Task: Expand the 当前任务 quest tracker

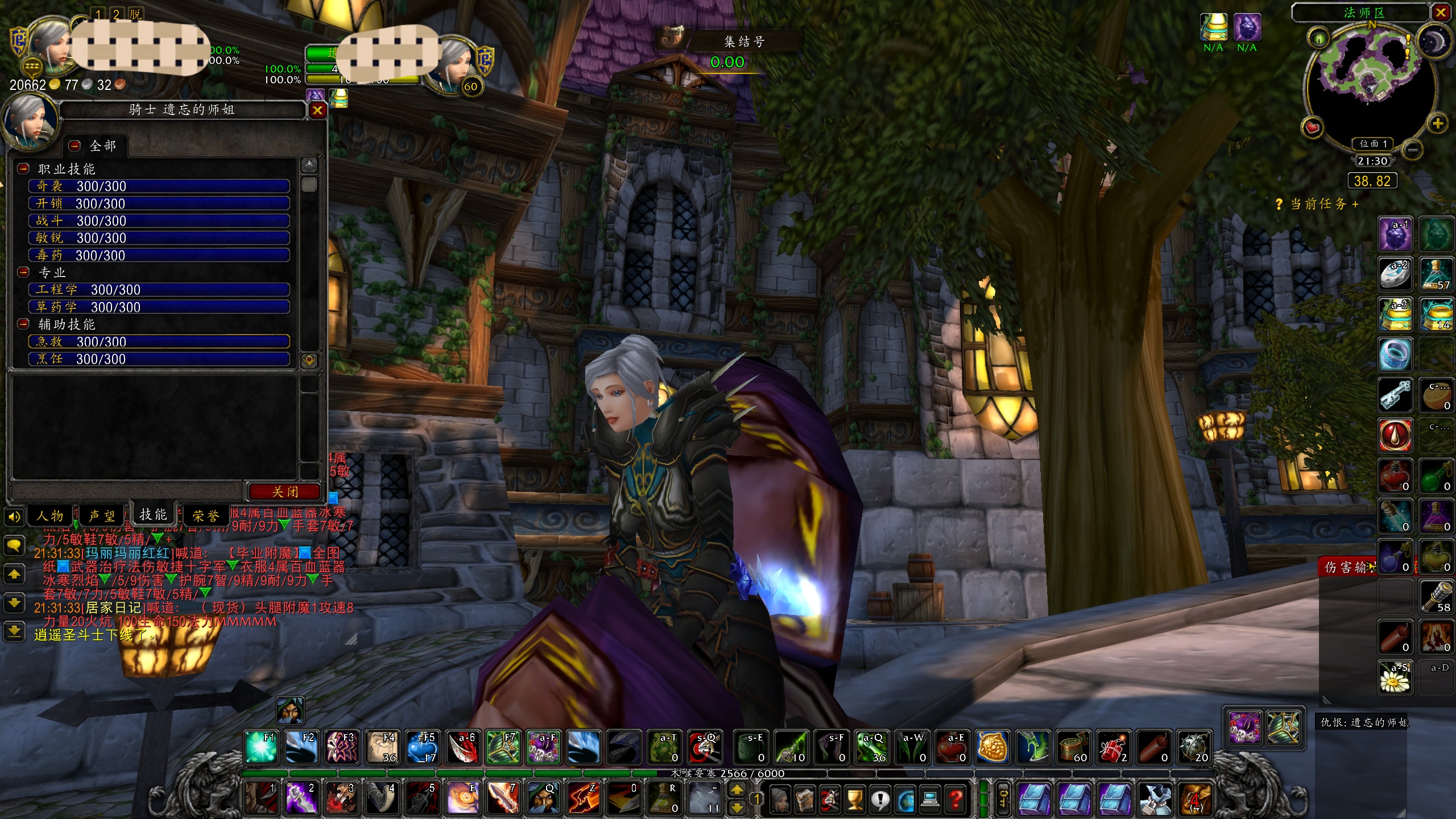Action: [x=1355, y=204]
